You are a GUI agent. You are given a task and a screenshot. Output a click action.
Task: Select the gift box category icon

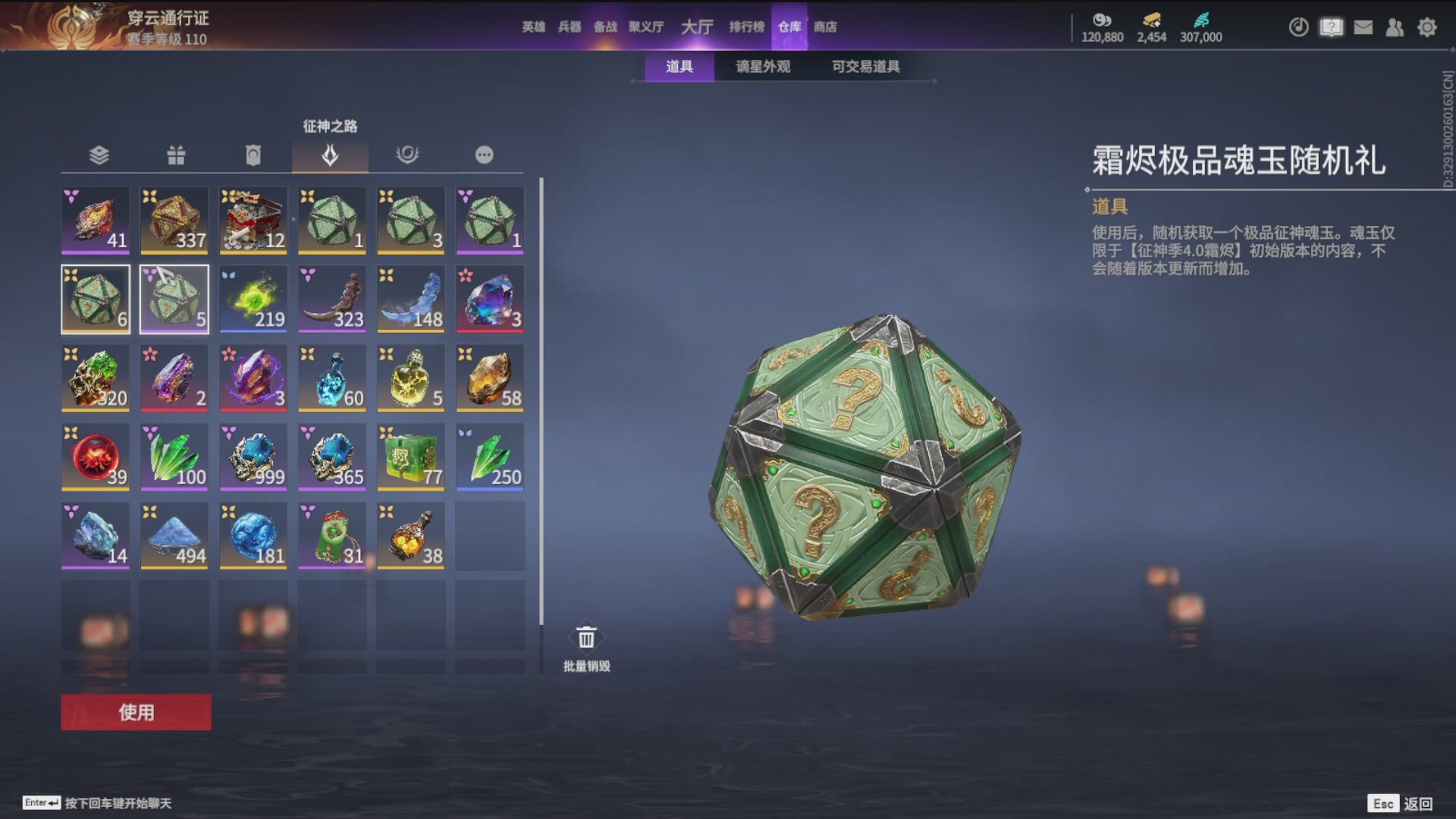pyautogui.click(x=175, y=155)
